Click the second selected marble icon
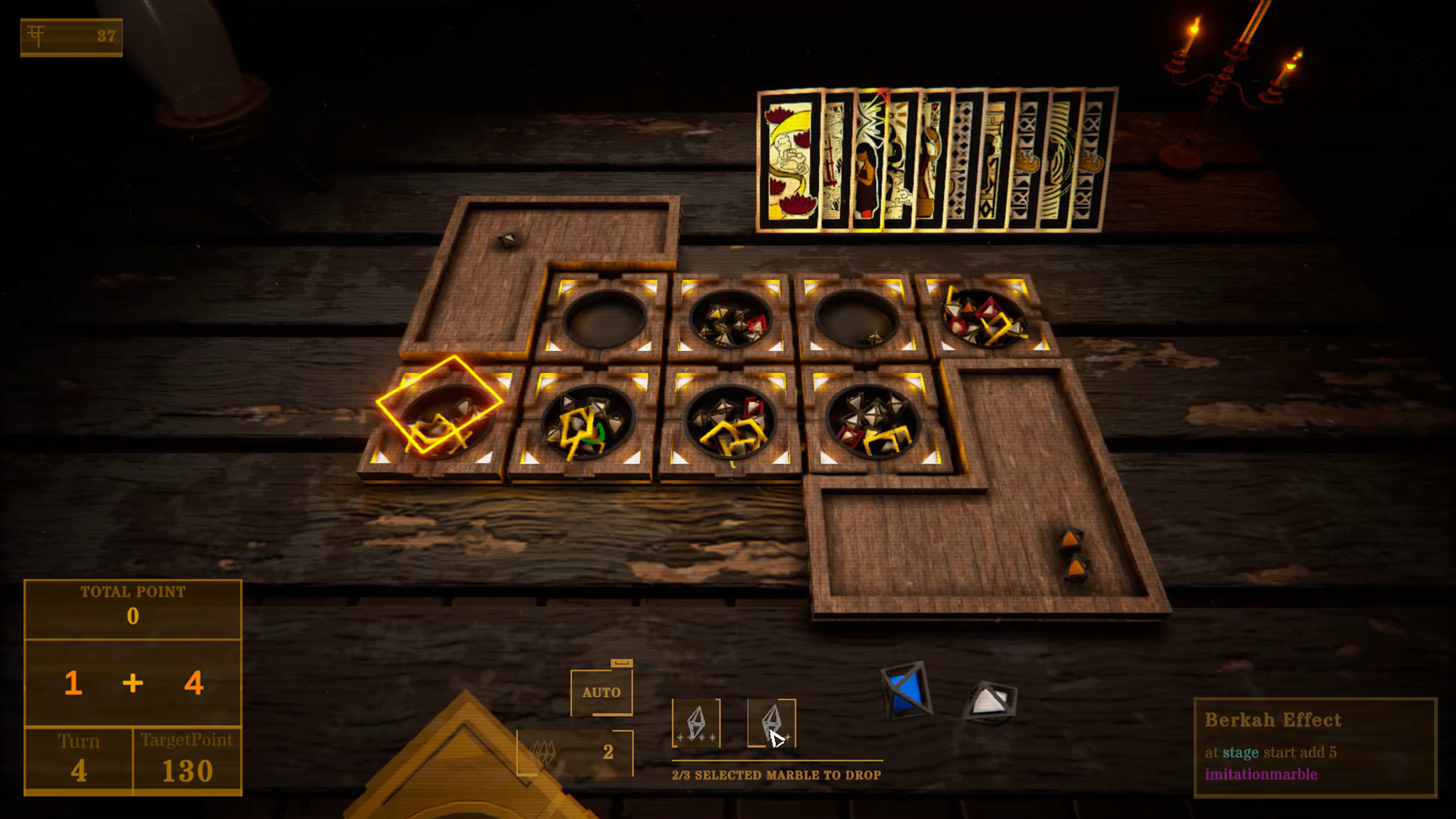This screenshot has width=1456, height=819. click(x=773, y=724)
